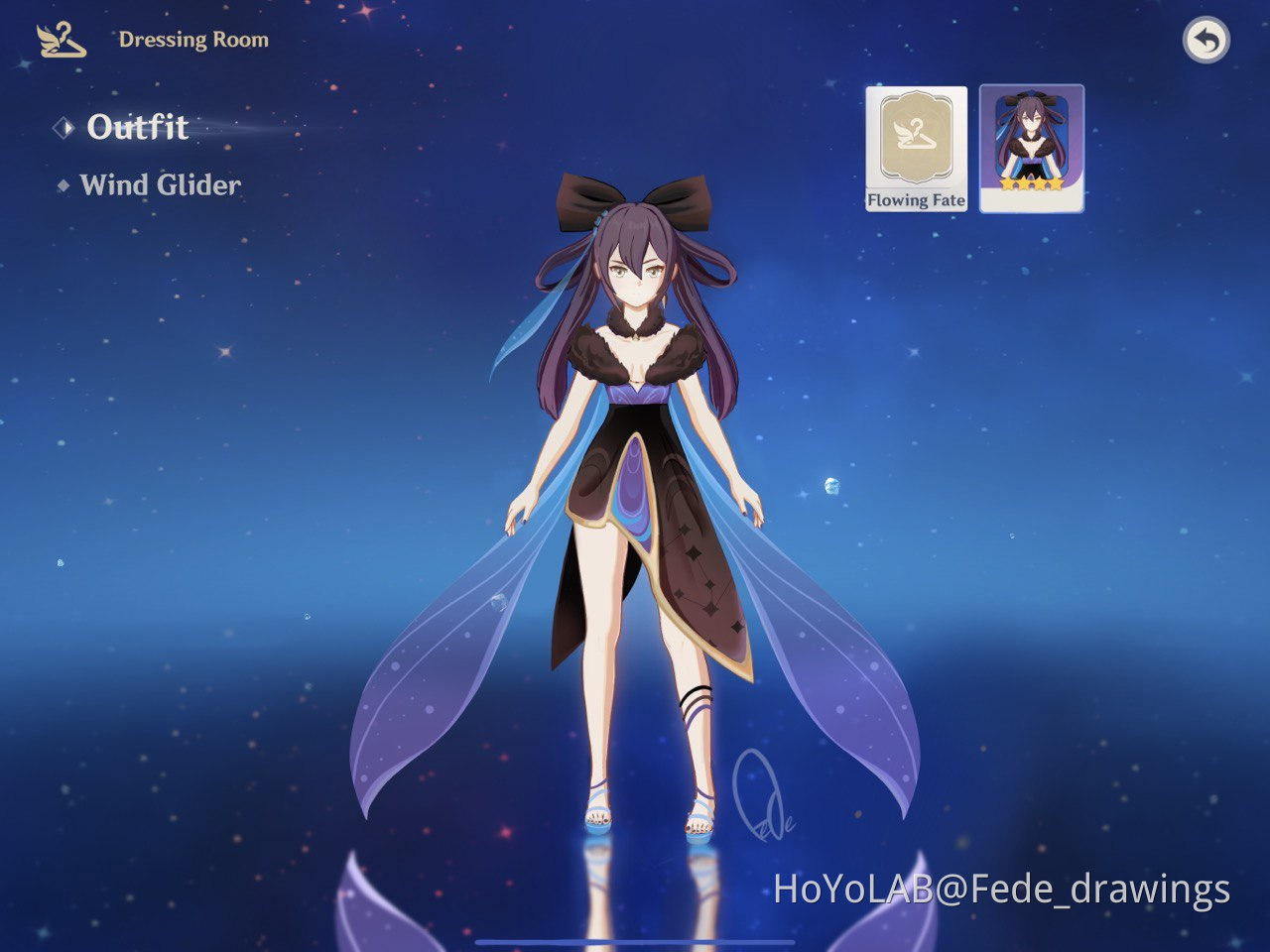1270x952 pixels.
Task: Open the outfit list scrollbar at screen bottom
Action: pyautogui.click(x=635, y=942)
